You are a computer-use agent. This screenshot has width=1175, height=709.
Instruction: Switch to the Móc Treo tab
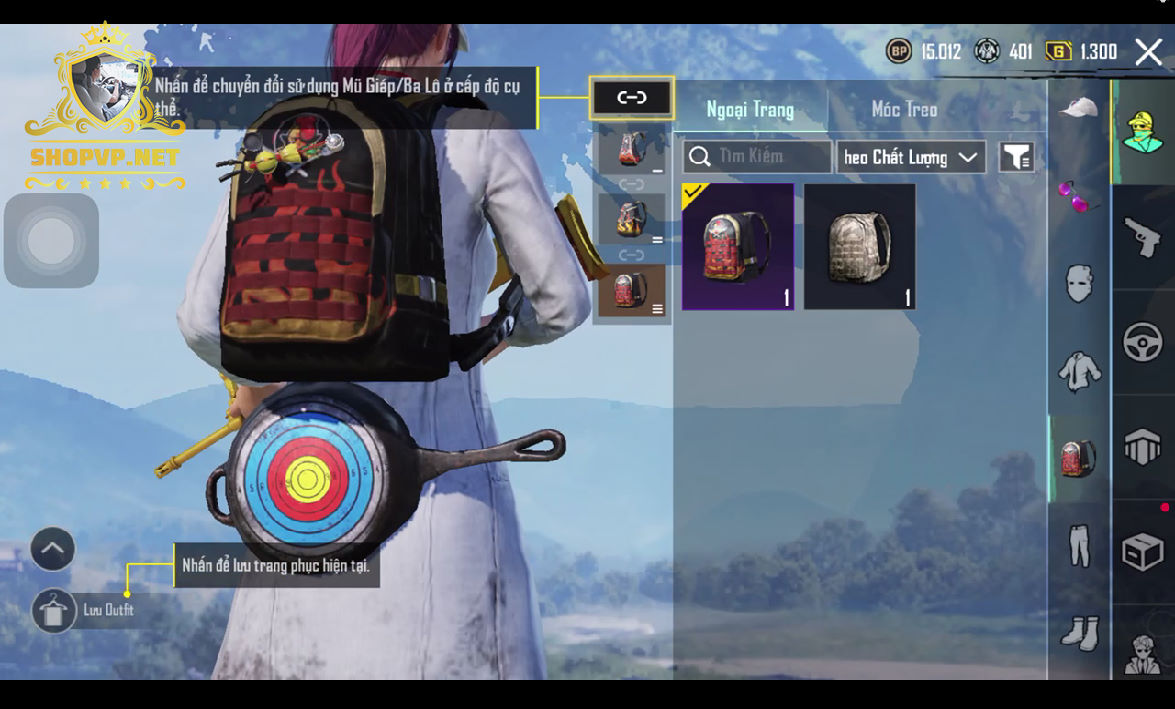coord(904,109)
